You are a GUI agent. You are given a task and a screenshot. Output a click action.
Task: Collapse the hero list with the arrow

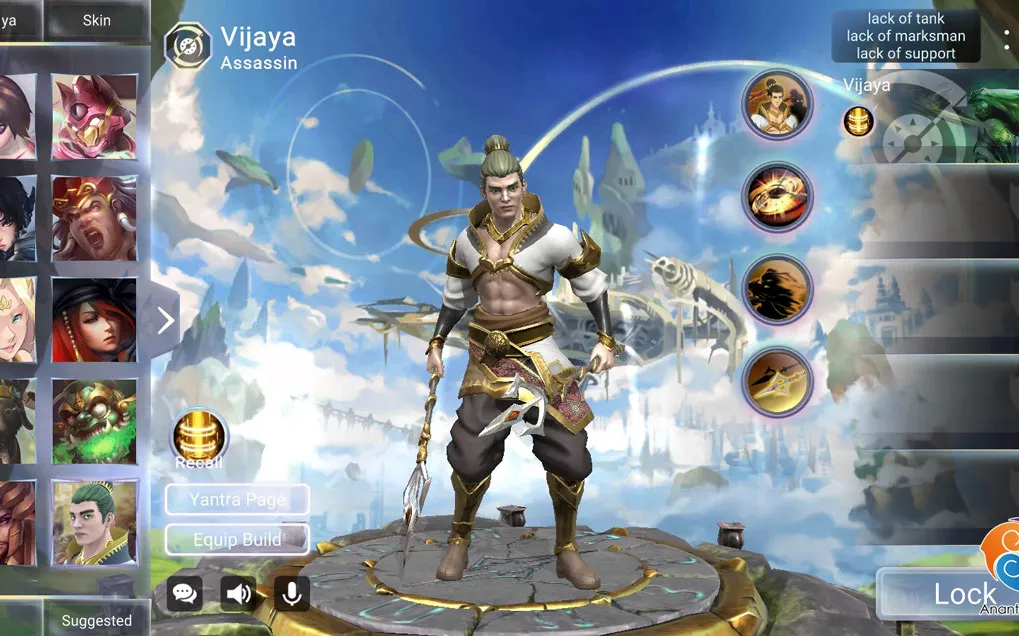165,320
